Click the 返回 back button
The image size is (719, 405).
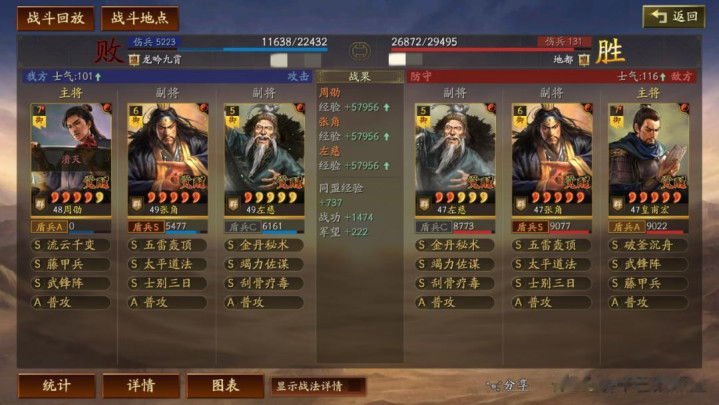tap(674, 16)
